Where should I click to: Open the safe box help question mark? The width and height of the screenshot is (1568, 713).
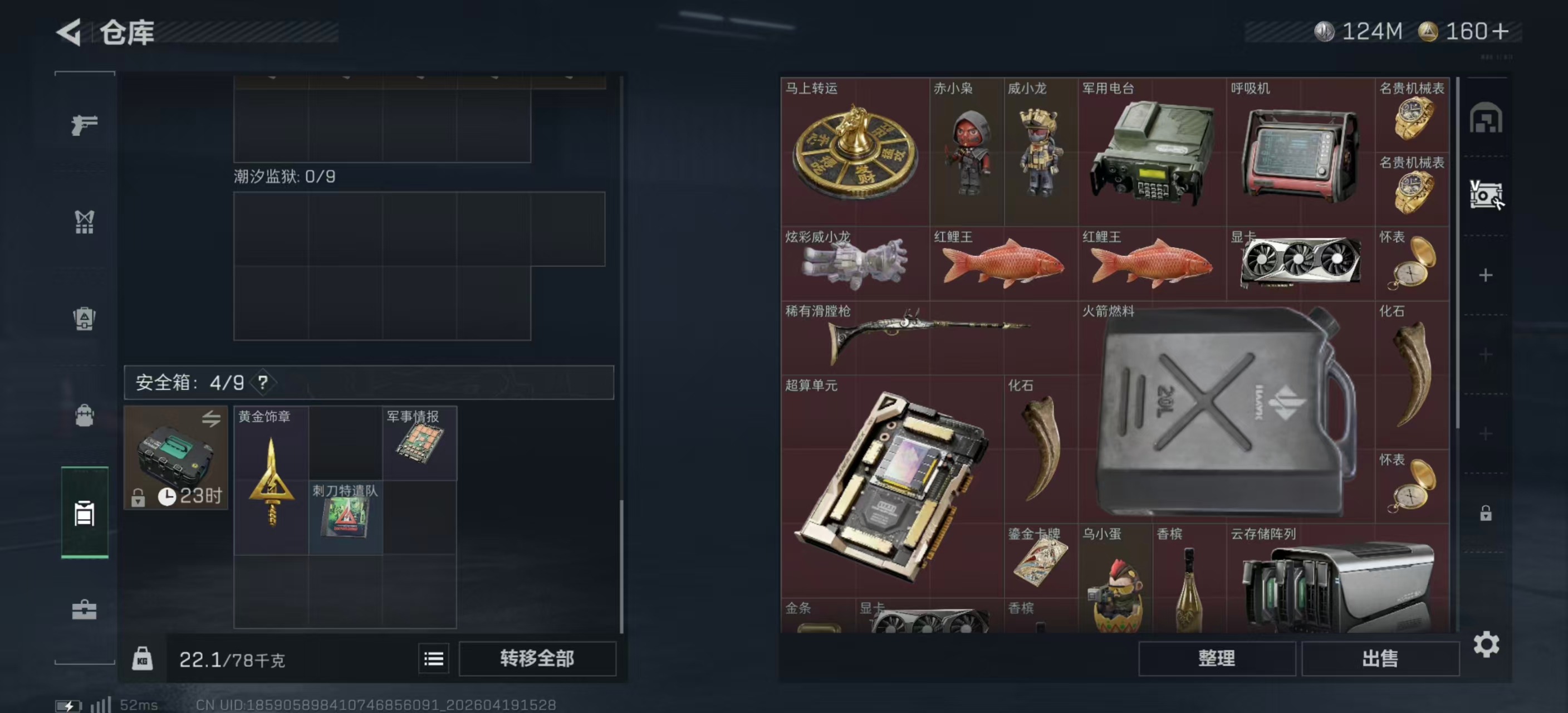264,384
